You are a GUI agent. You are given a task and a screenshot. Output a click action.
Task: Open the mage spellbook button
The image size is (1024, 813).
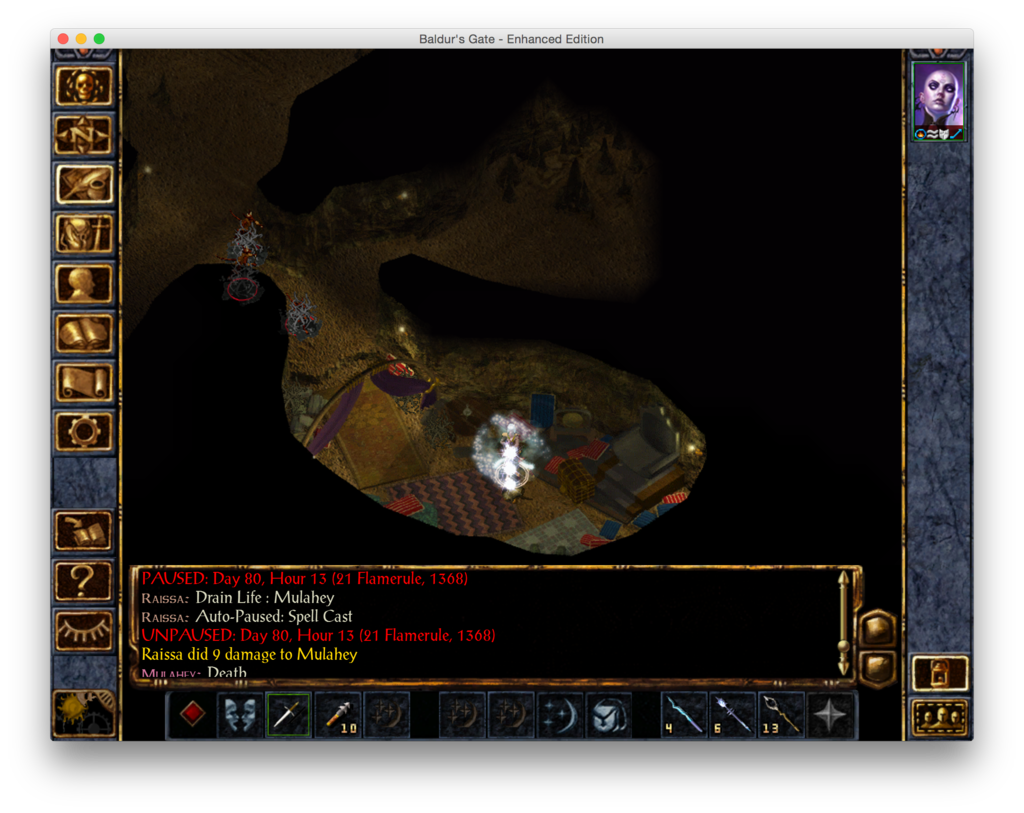[84, 332]
